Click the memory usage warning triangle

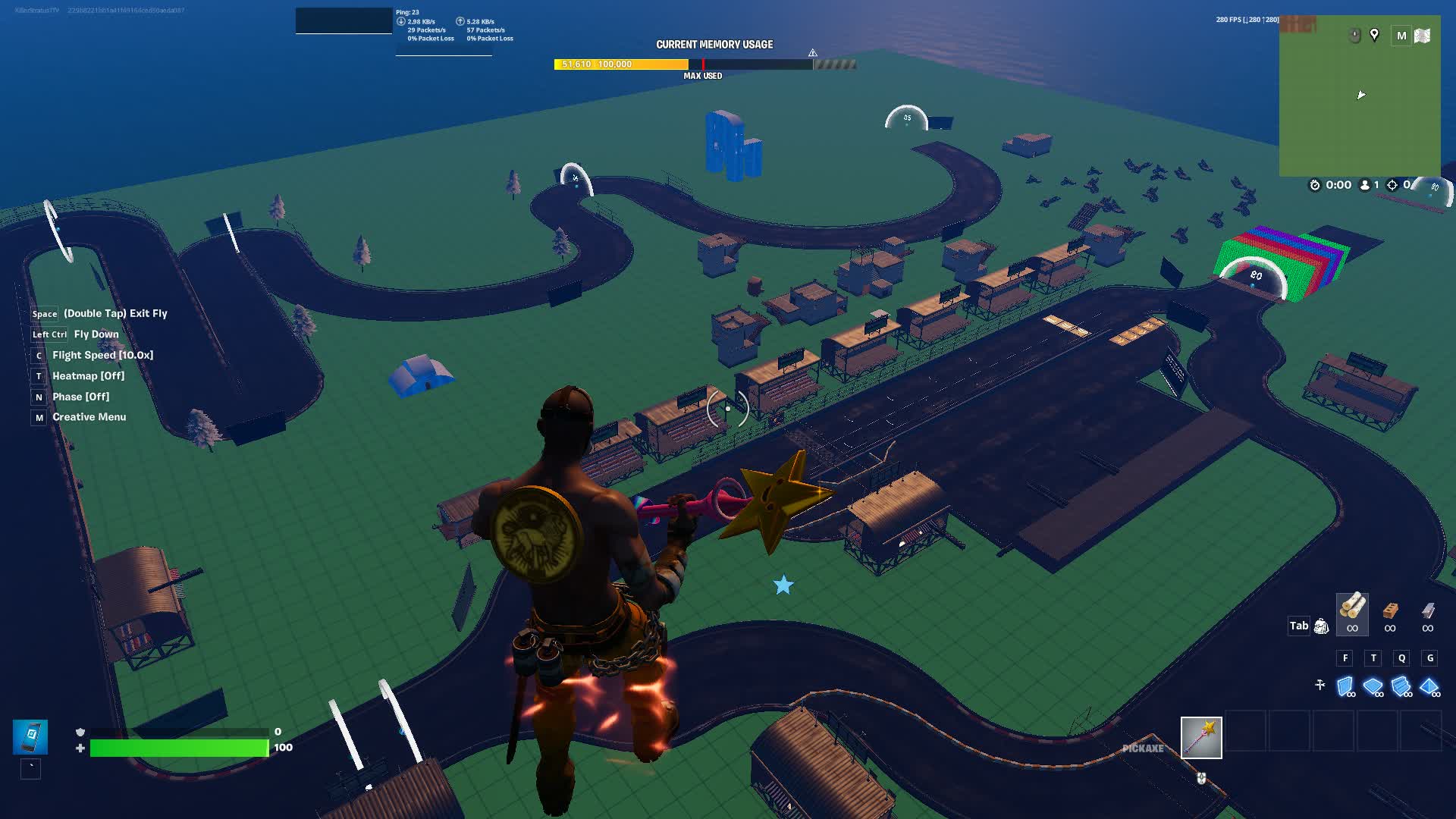(x=812, y=53)
